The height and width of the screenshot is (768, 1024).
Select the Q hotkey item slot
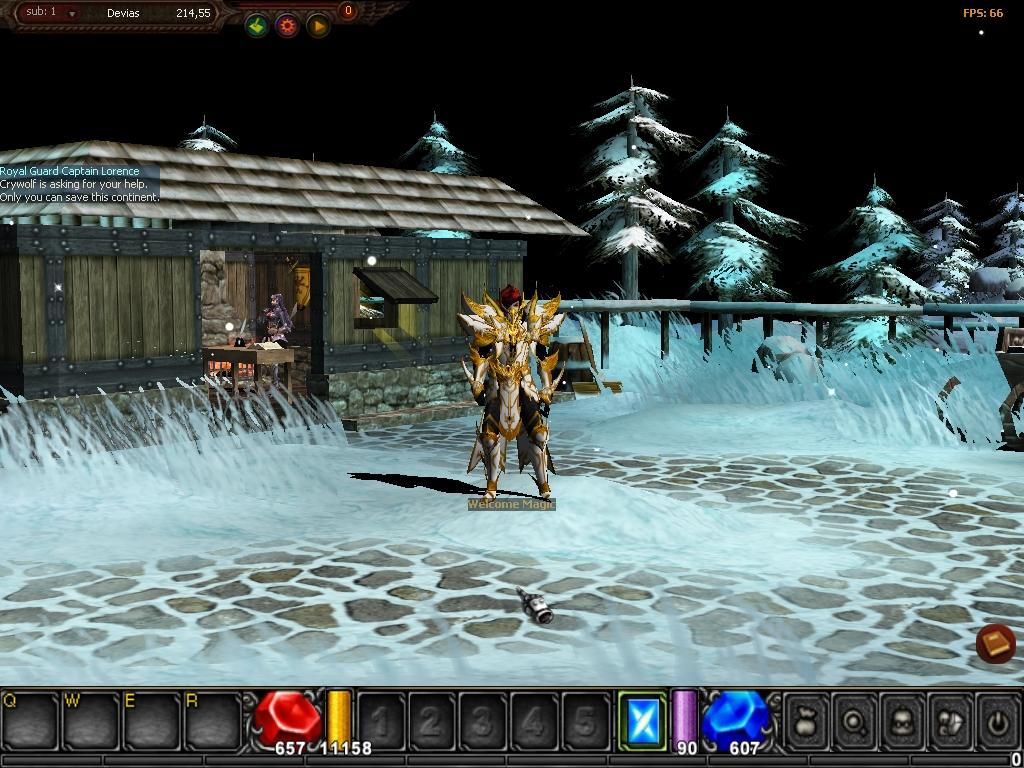[31, 720]
